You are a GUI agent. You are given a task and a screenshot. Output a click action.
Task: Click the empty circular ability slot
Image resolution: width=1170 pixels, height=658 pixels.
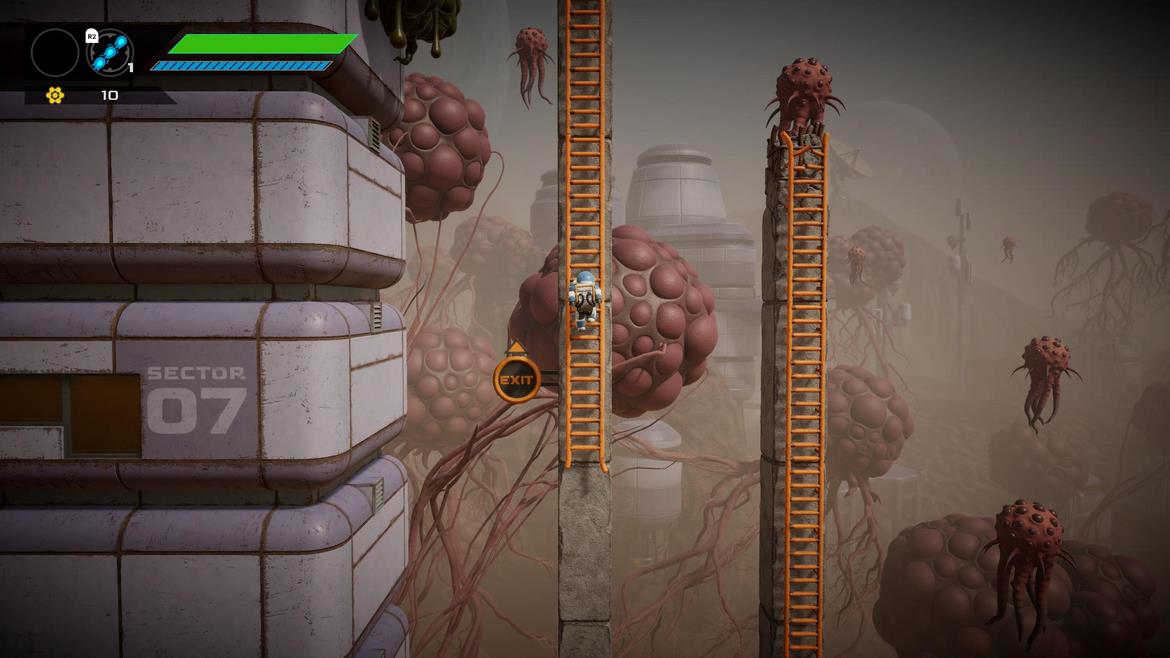point(55,53)
